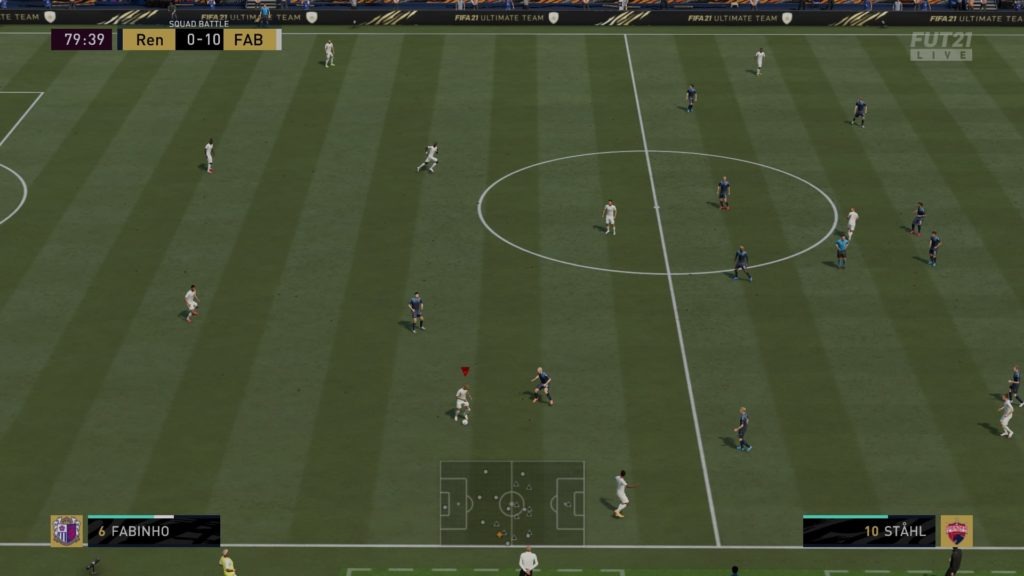Select the Fabinho player name panel
The width and height of the screenshot is (1024, 576).
(x=153, y=531)
